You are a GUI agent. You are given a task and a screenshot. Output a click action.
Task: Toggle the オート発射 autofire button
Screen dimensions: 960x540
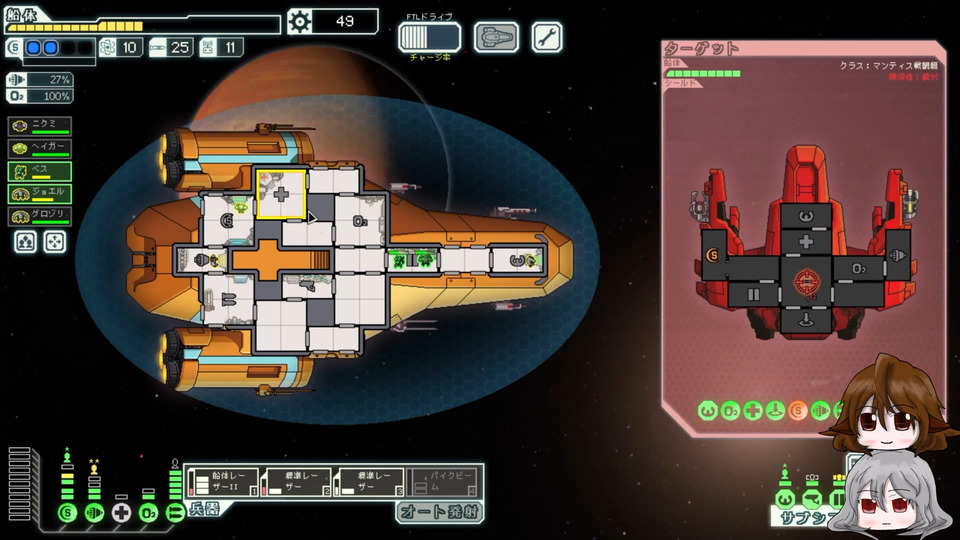coord(440,512)
